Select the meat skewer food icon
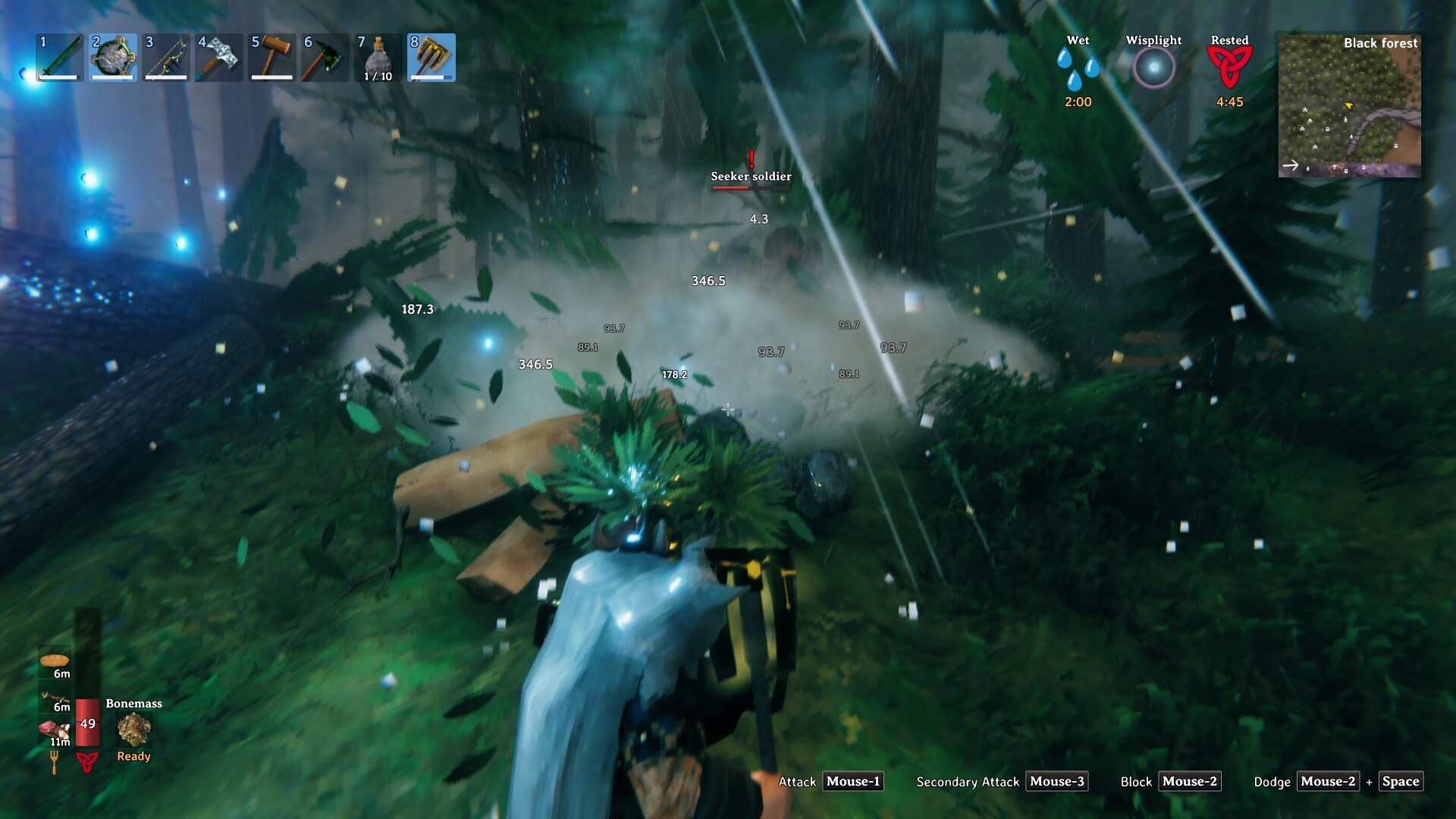 click(x=55, y=696)
